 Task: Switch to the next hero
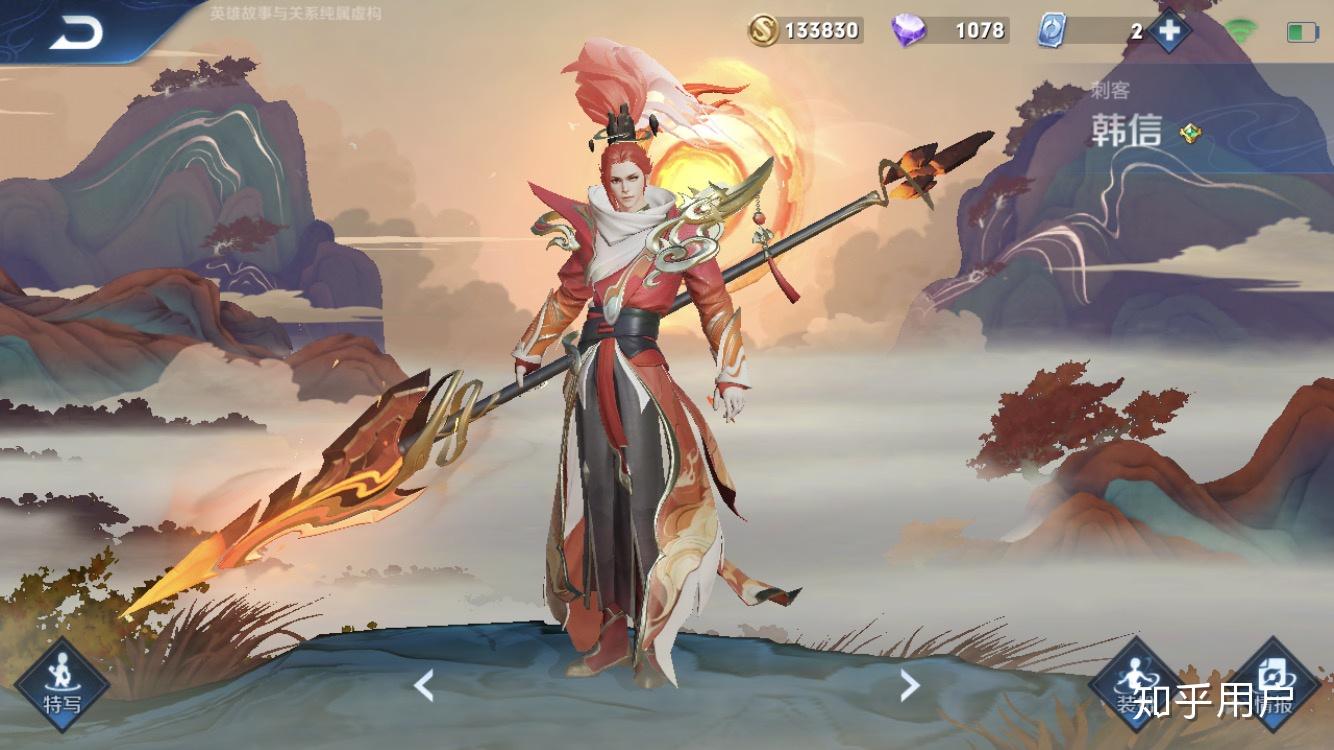(909, 685)
